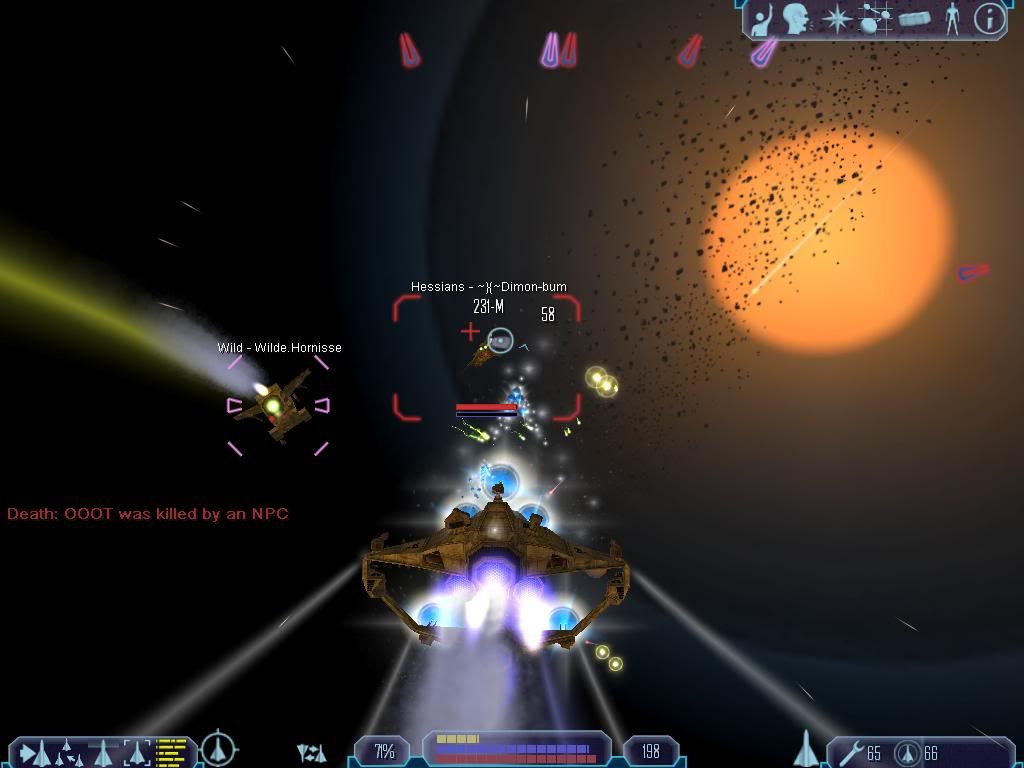
Task: Activate the formation ships icon
Action: coord(311,752)
